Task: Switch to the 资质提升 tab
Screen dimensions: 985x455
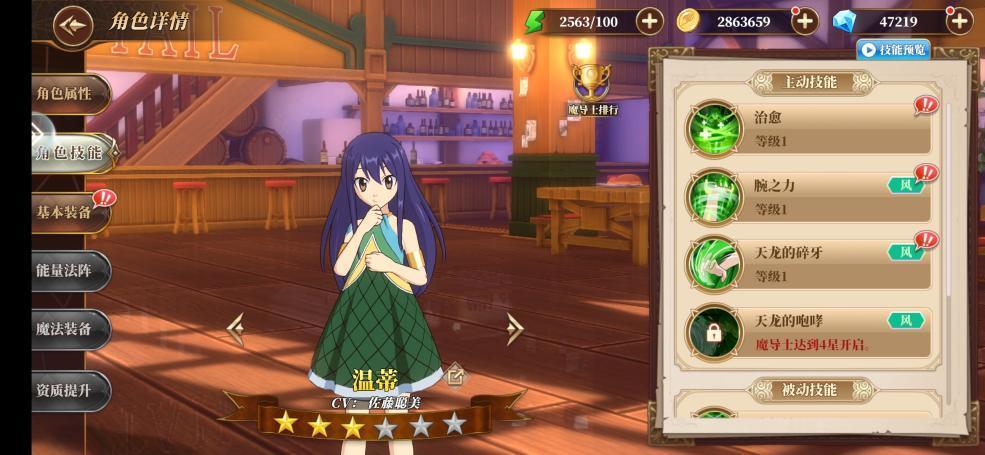Action: click(65, 390)
